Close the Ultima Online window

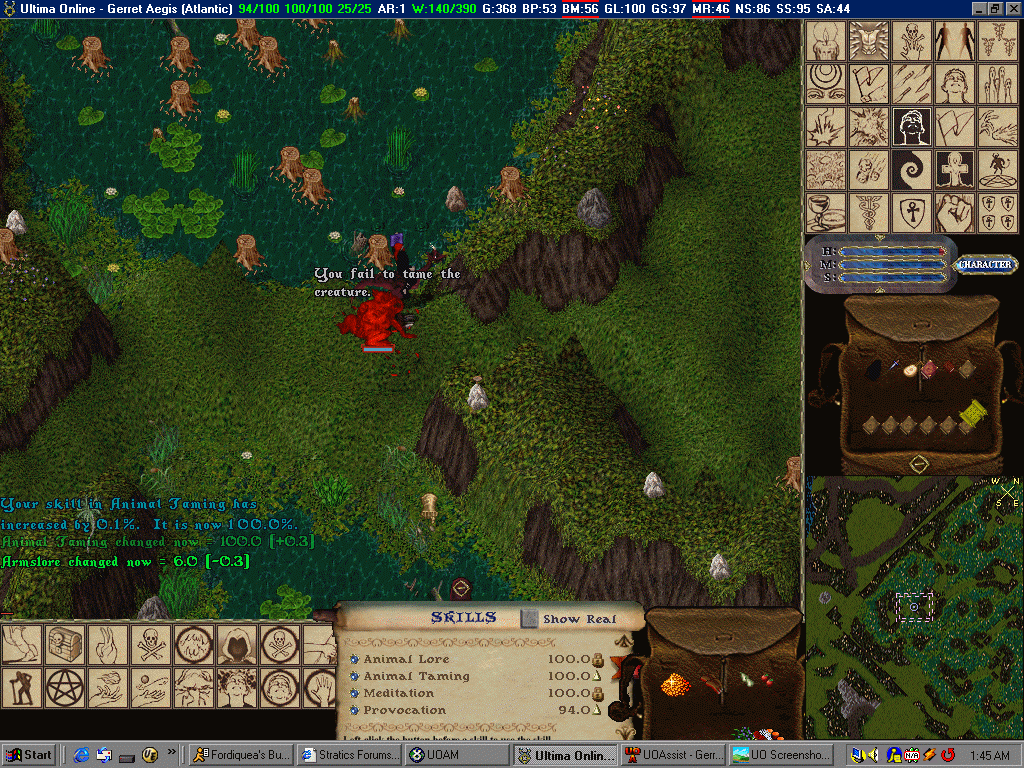click(1012, 8)
